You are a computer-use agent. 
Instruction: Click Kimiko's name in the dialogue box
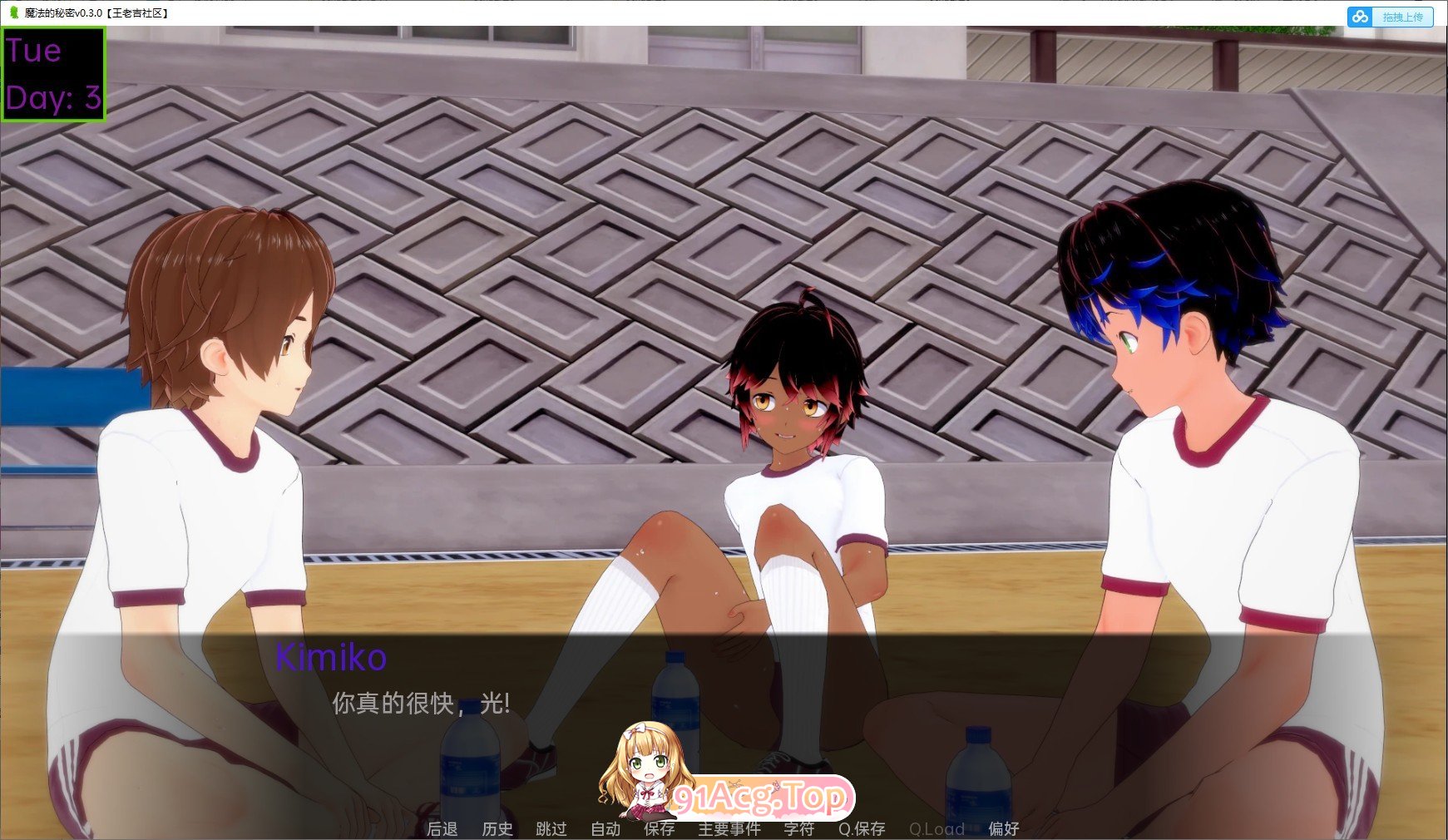pos(330,660)
